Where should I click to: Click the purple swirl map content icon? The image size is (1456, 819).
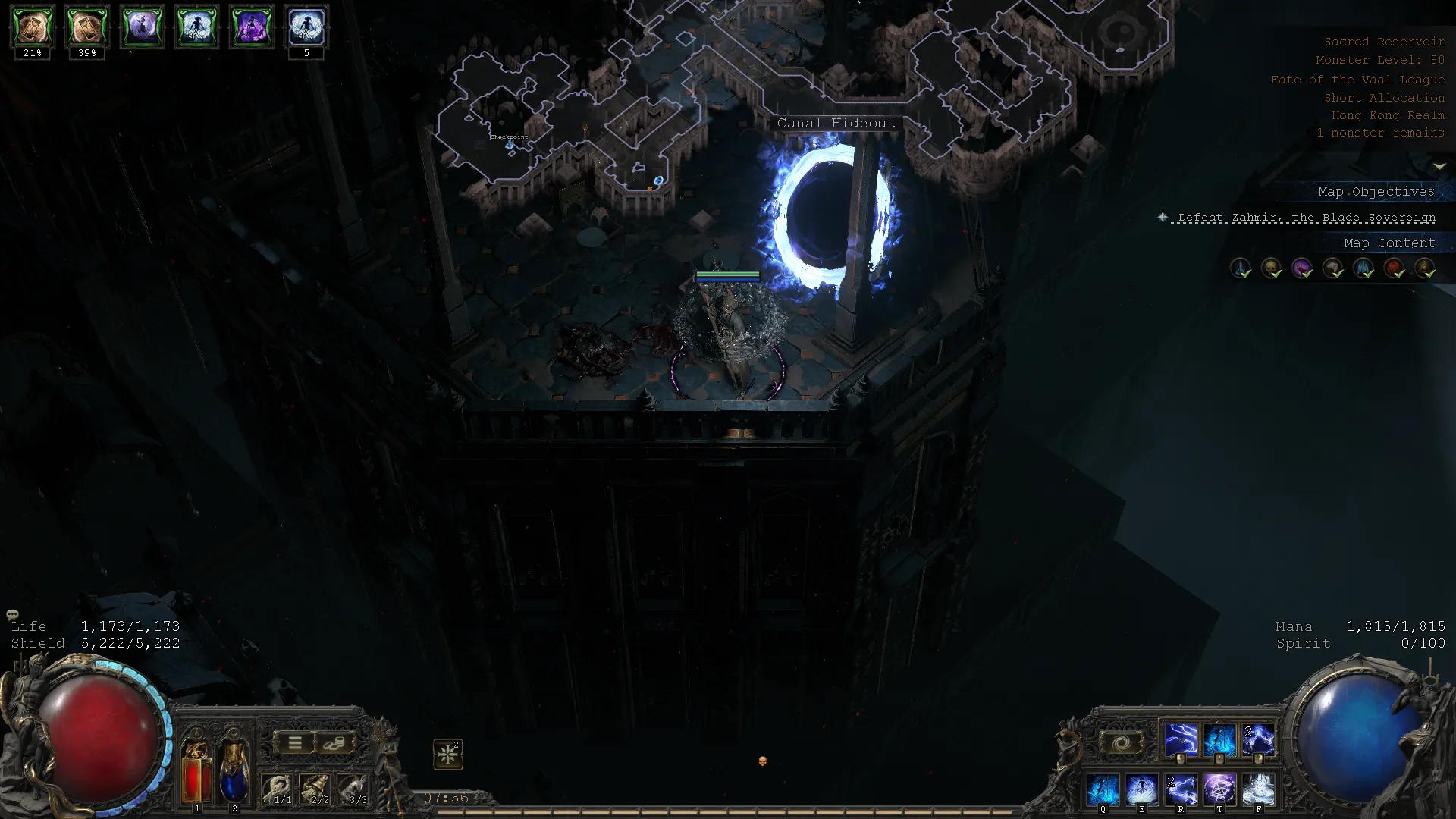(1302, 268)
